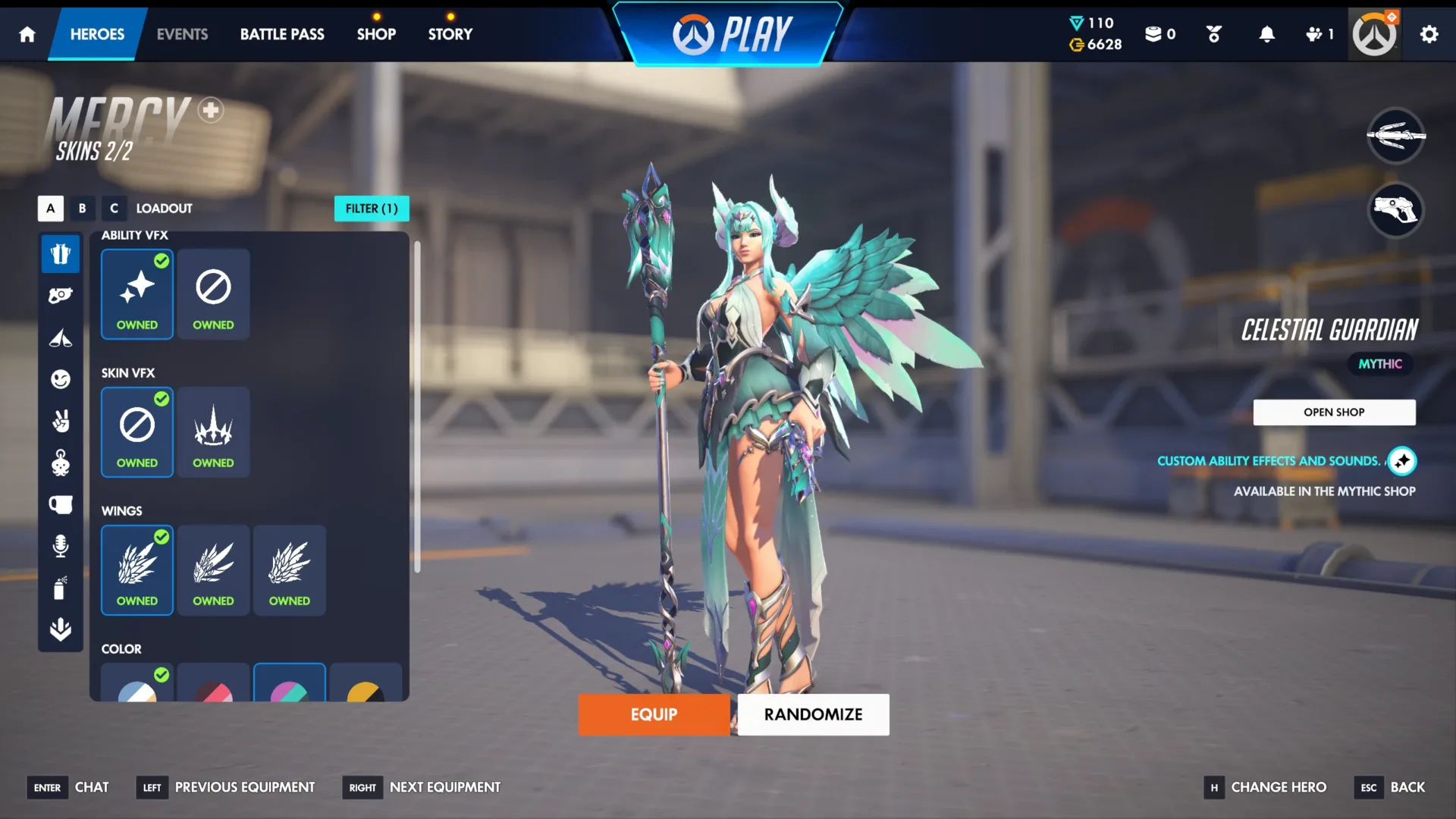
Task: Switch to Loadout C
Action: point(114,208)
